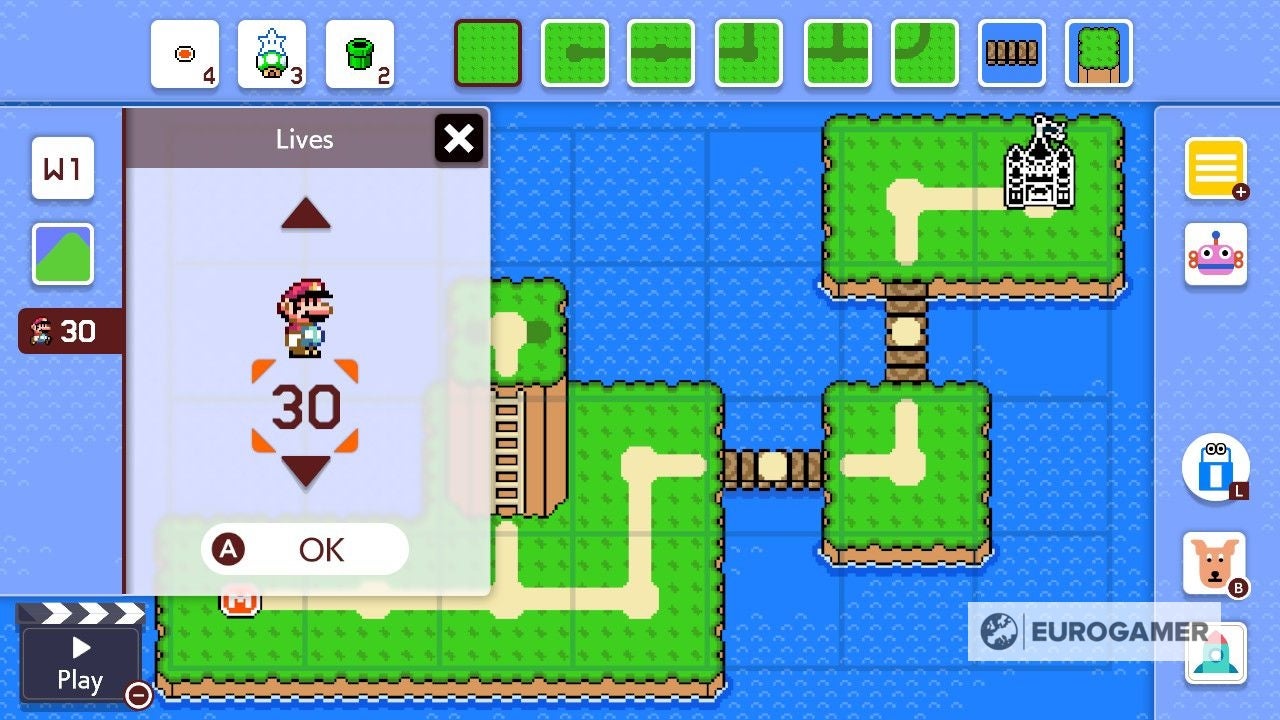The image size is (1280, 720).
Task: Click the robot assistant icon
Action: pyautogui.click(x=1216, y=254)
